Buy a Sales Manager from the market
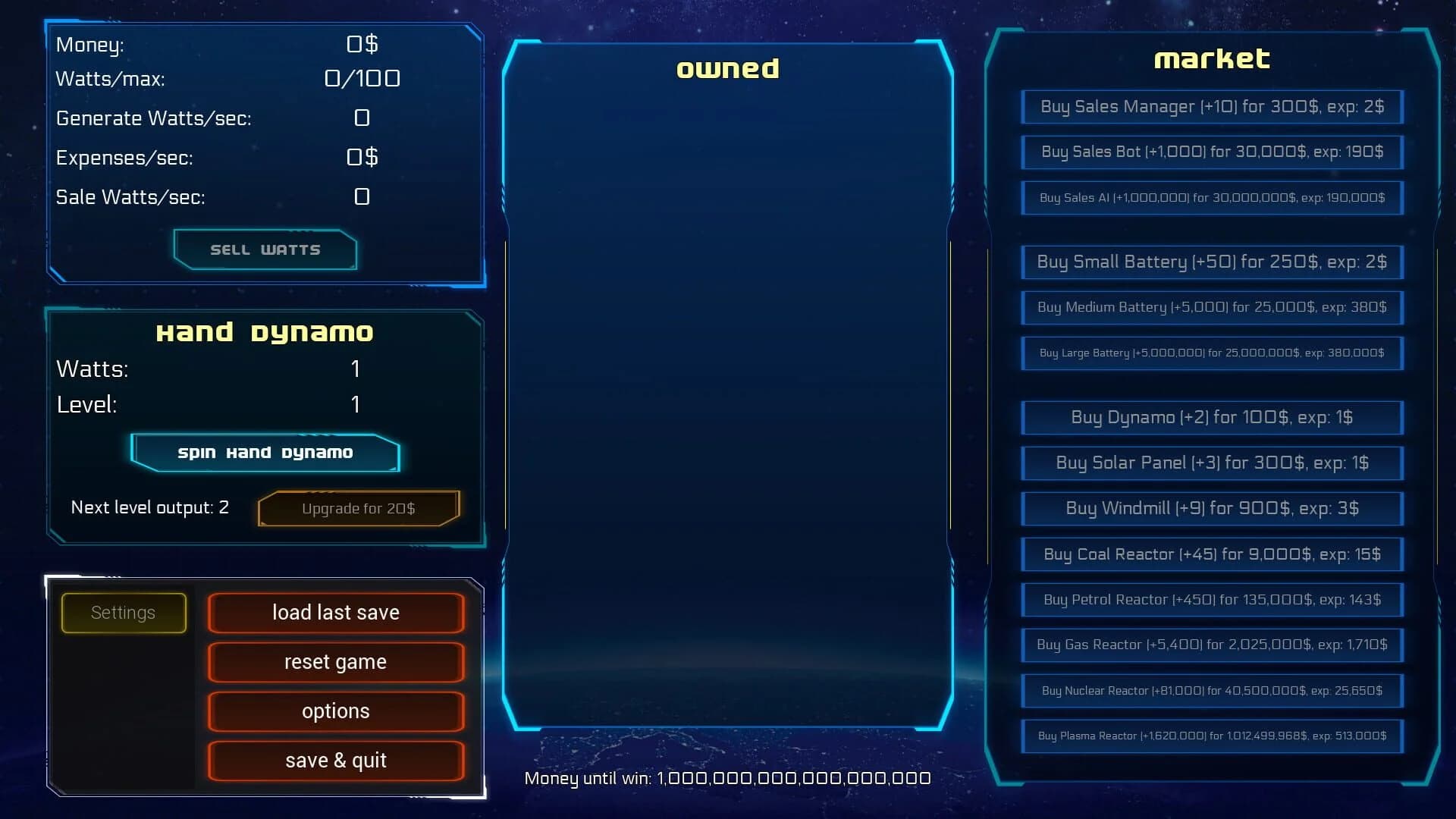The image size is (1456, 819). point(1211,107)
